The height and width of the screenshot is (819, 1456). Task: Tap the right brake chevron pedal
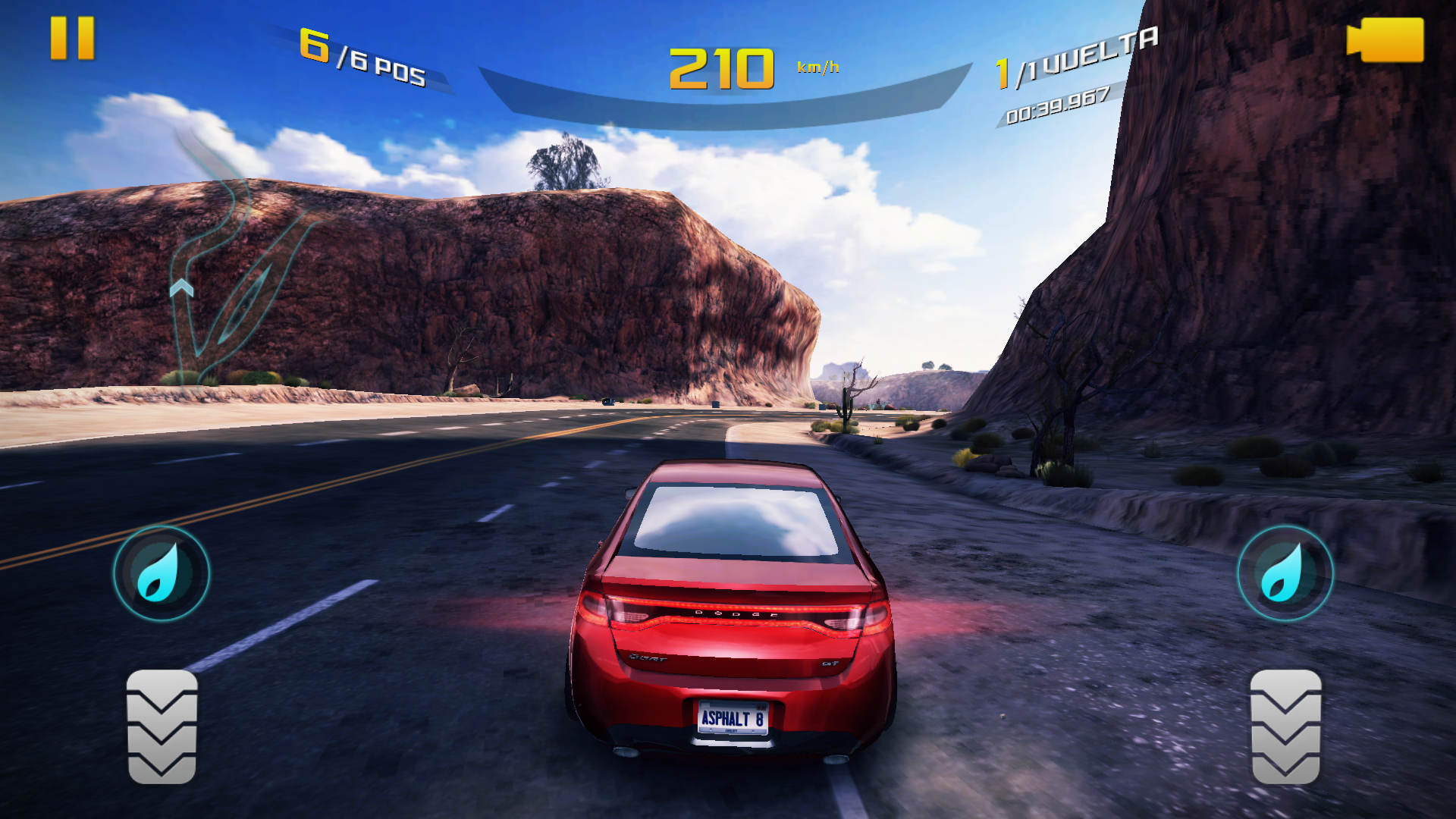coord(1285,726)
